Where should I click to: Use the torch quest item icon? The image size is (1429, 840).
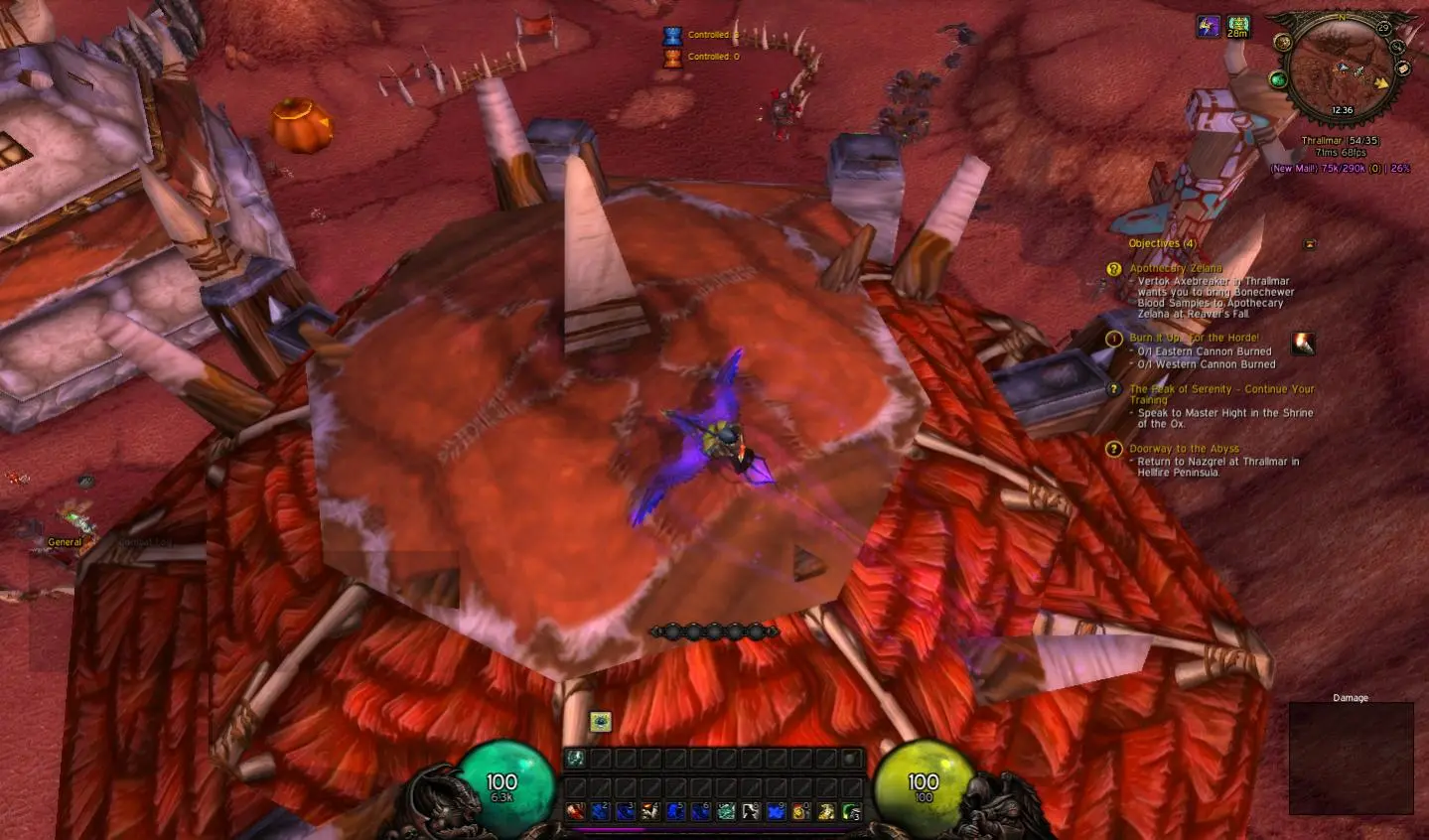pos(1303,344)
